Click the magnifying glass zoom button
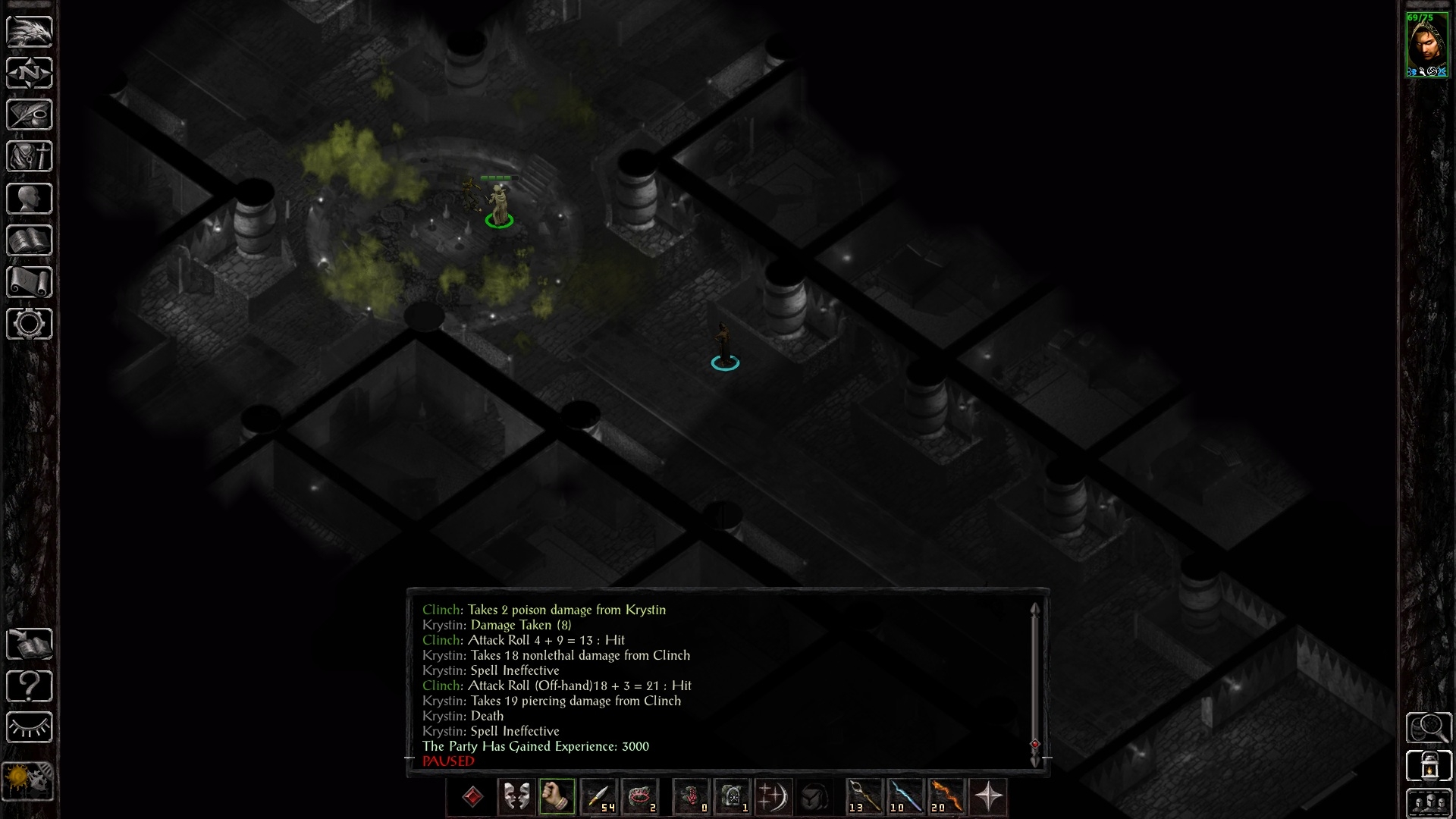Viewport: 1456px width, 819px height. [1428, 728]
